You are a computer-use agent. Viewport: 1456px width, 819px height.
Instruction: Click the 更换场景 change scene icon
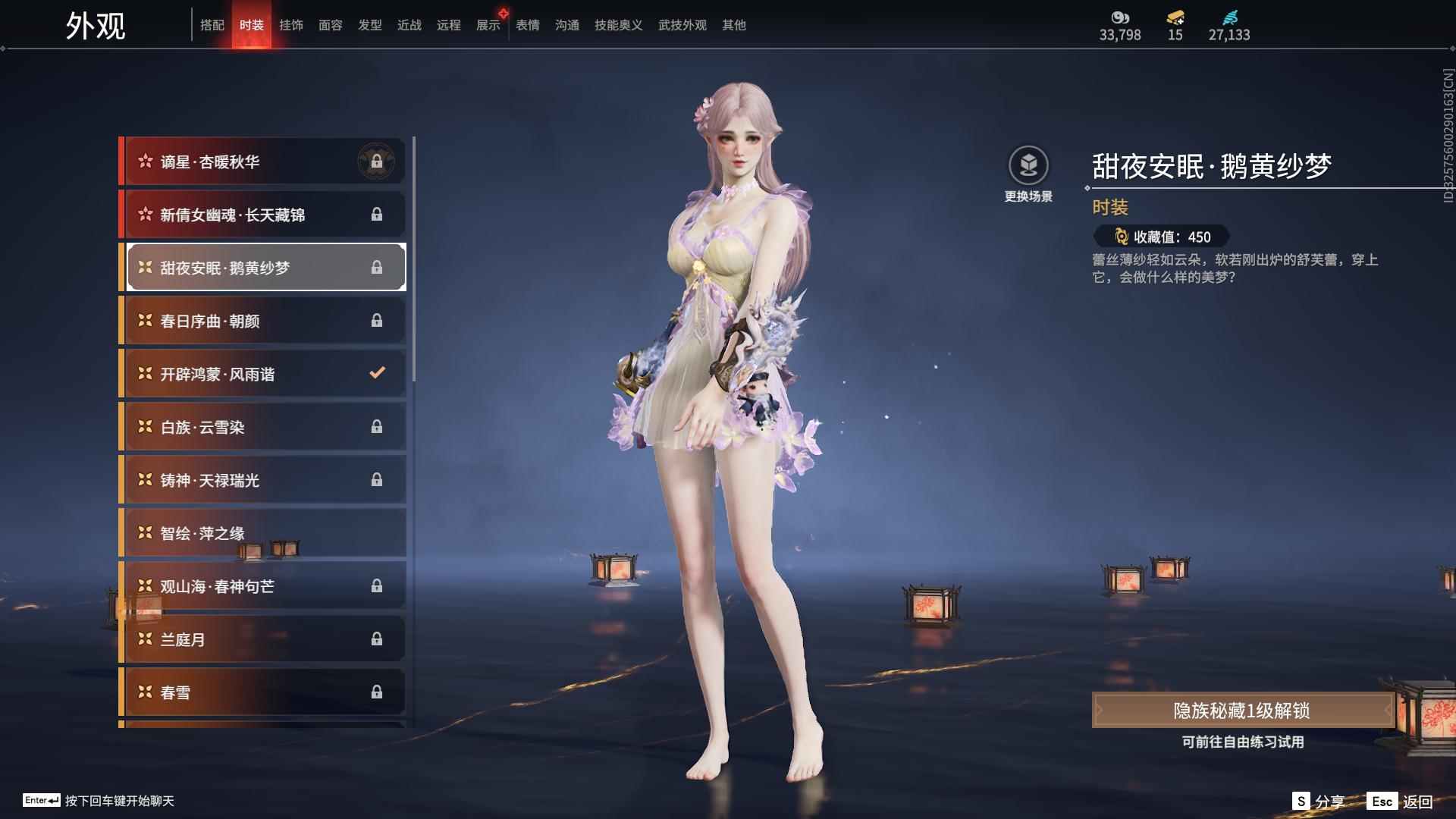point(1028,166)
